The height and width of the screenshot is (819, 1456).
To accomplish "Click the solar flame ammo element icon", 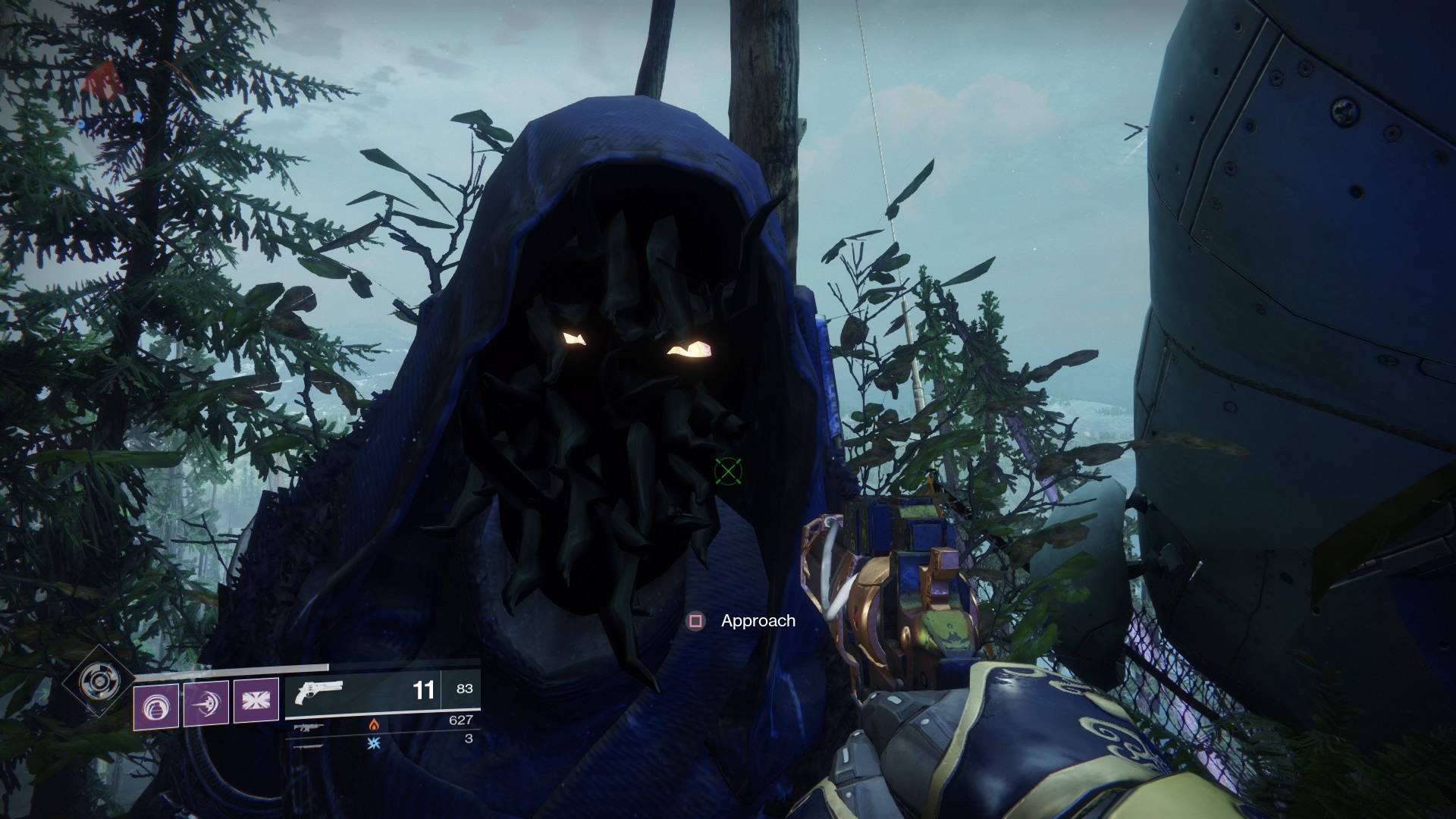I will coord(375,726).
